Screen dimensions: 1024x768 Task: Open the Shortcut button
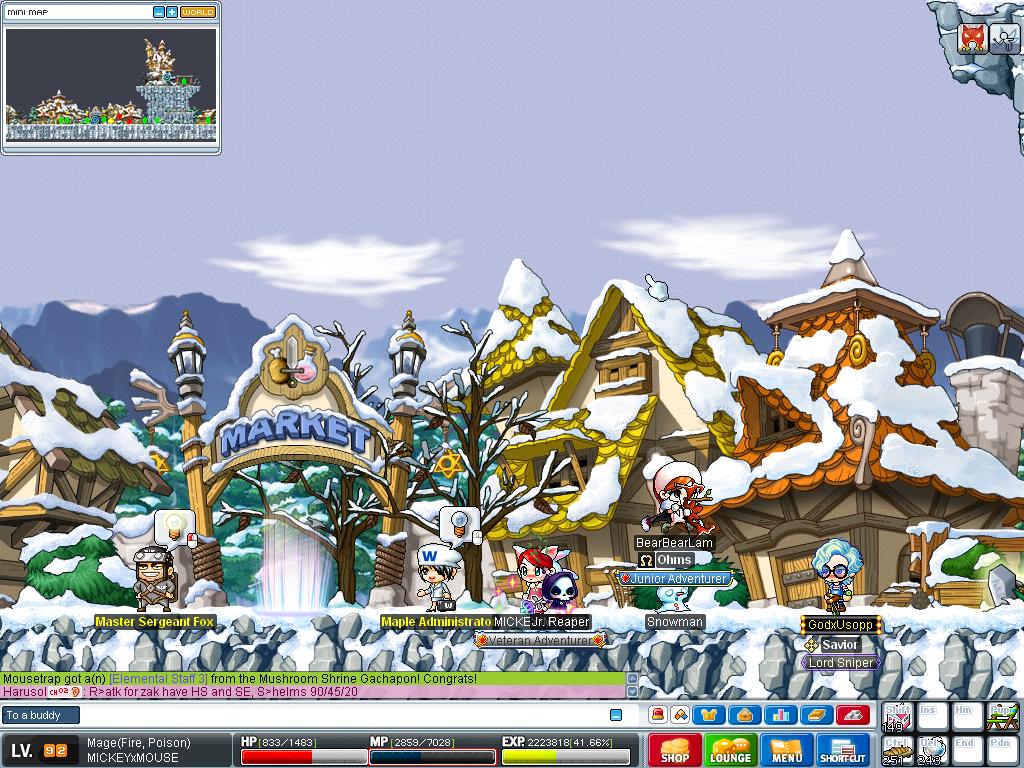(843, 750)
